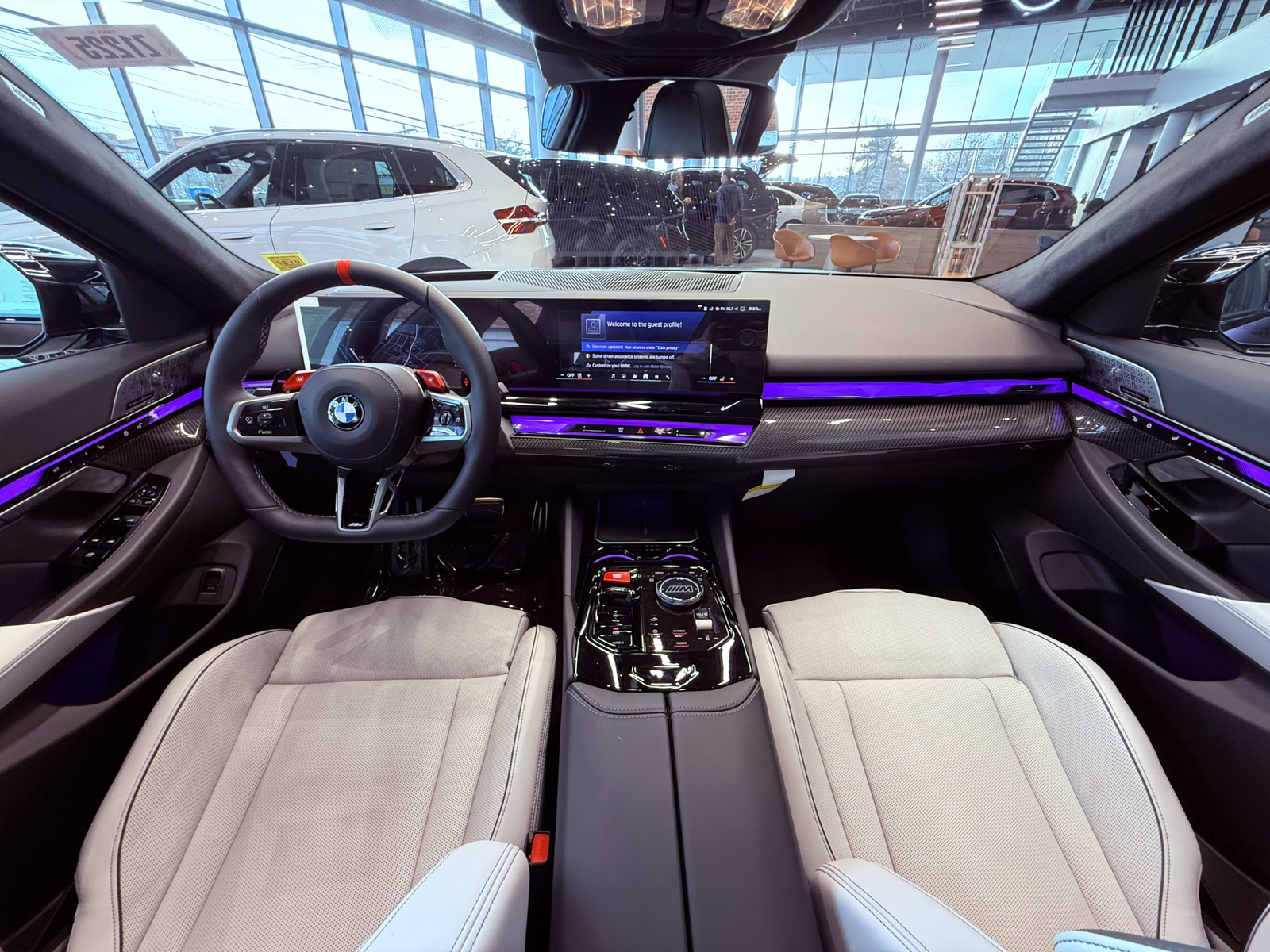
Task: Tap the navigation globe icon on the dock
Action: pos(624,377)
